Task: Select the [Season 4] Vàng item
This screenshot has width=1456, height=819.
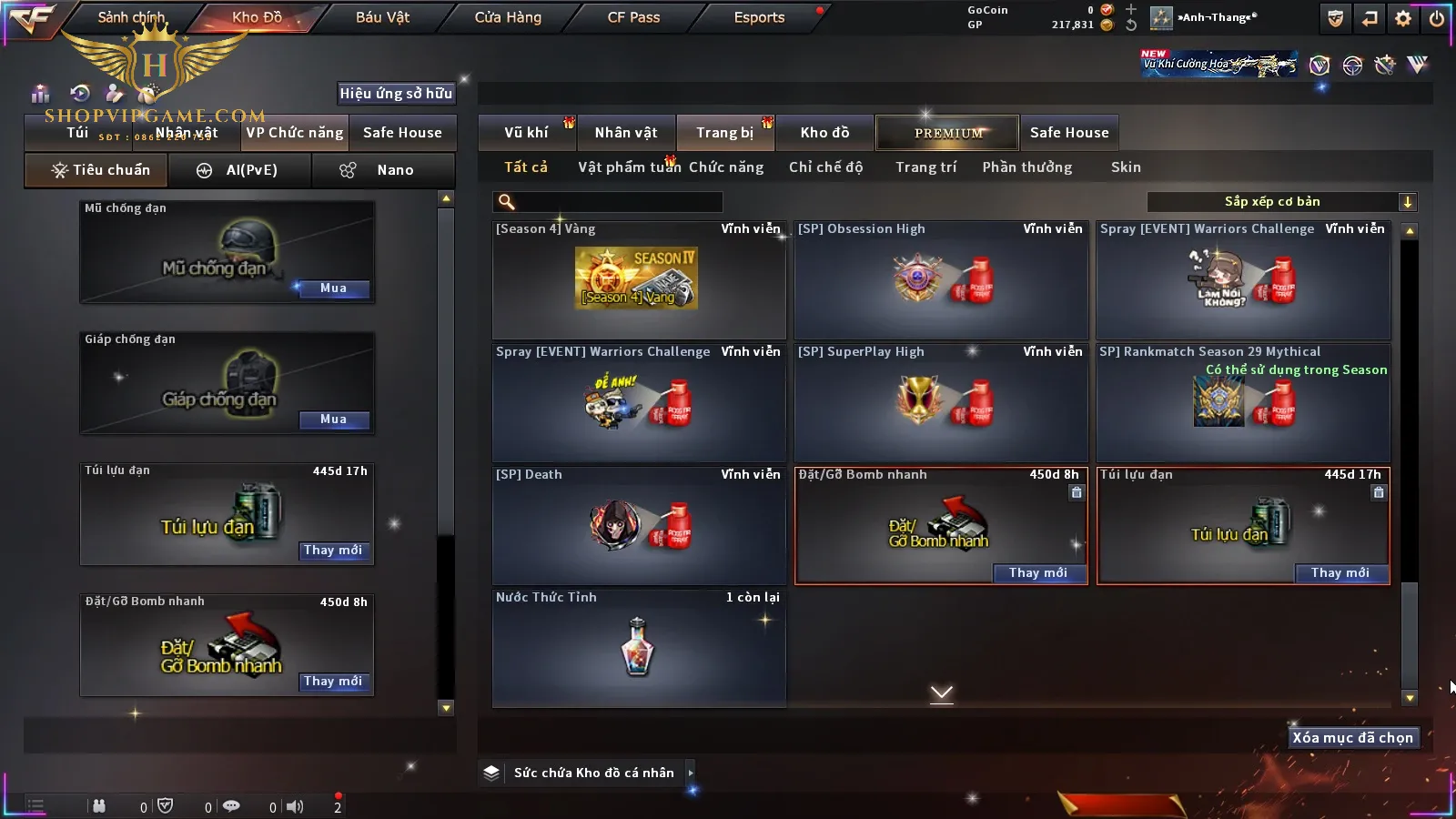Action: coord(638,279)
